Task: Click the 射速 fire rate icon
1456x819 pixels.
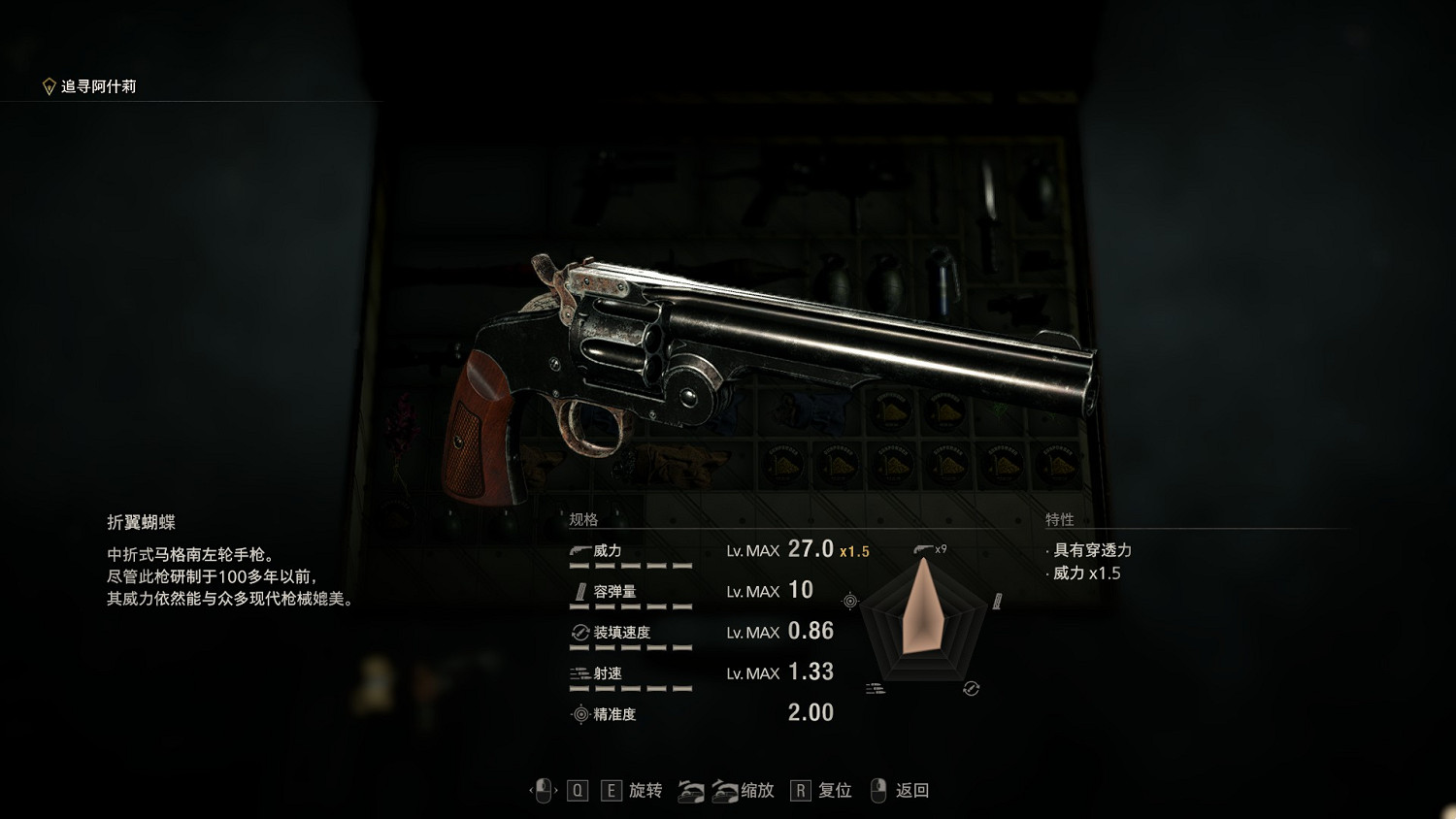Action: coord(579,672)
